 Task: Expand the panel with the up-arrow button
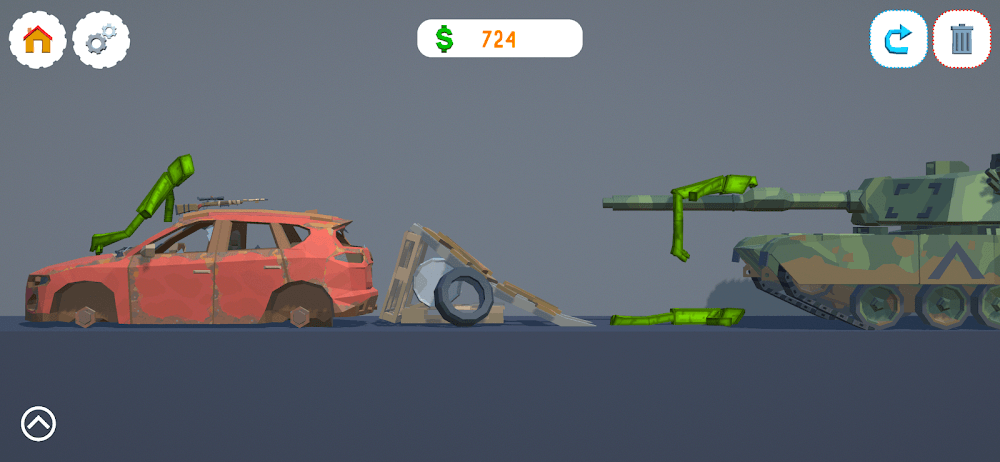coord(39,424)
